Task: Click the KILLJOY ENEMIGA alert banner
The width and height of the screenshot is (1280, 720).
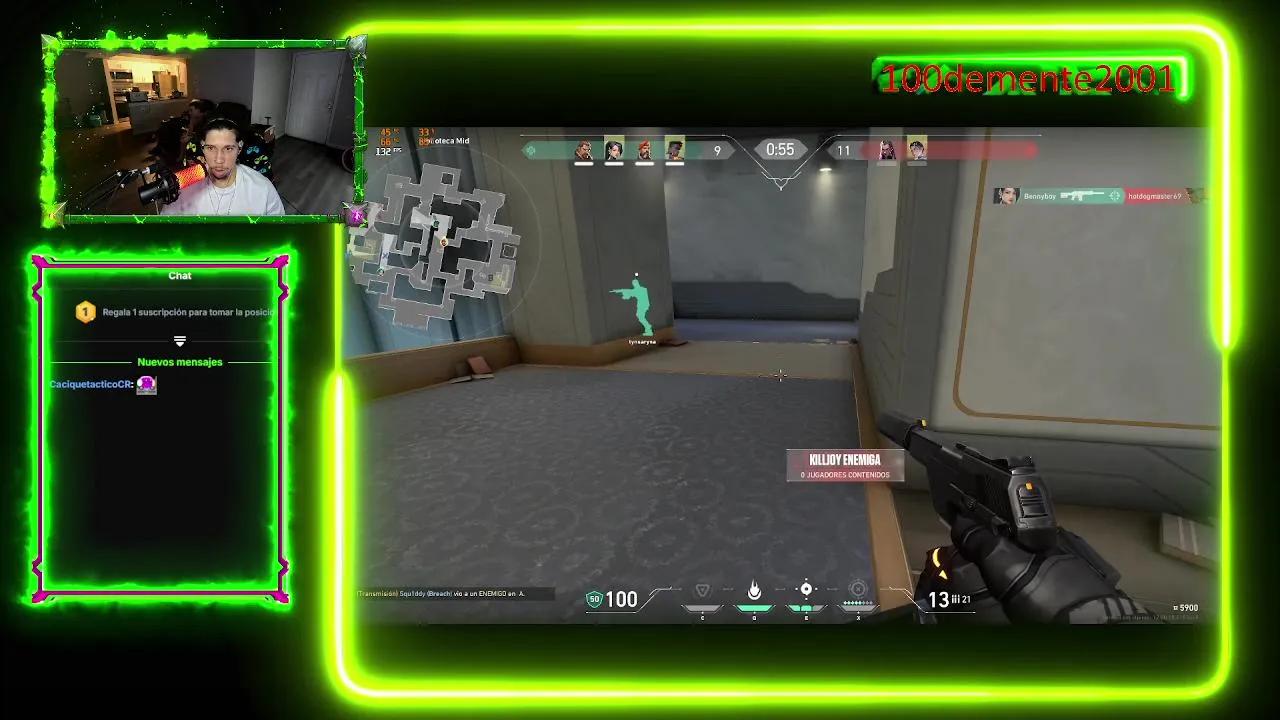Action: coord(845,464)
